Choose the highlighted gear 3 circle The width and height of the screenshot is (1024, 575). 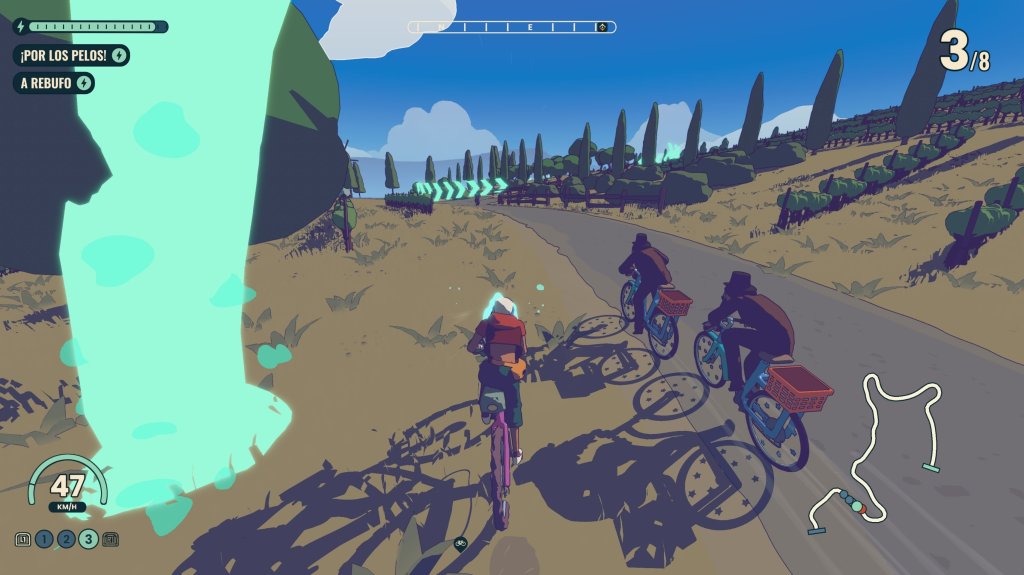[88, 540]
